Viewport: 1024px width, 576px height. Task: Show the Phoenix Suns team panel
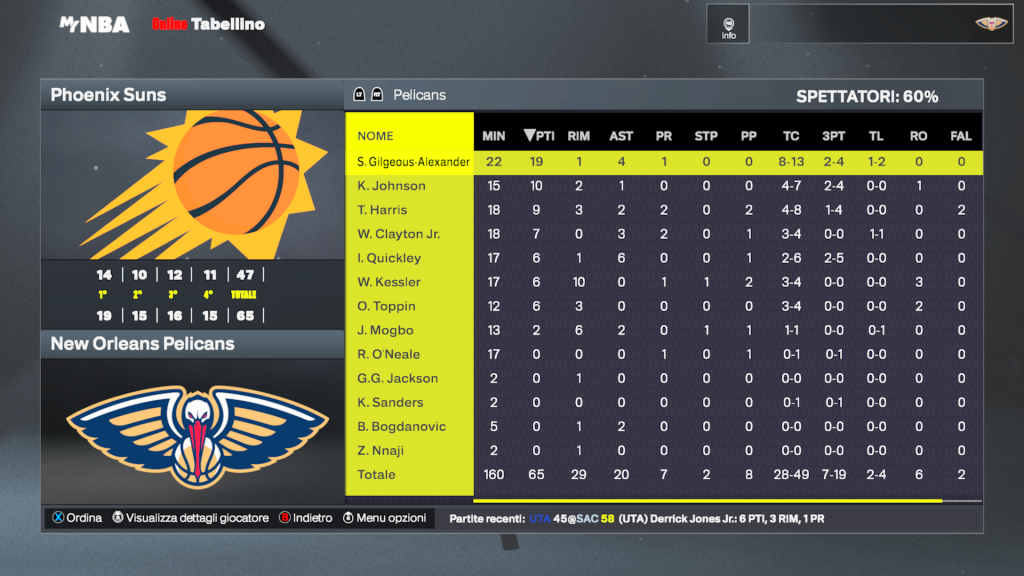191,96
